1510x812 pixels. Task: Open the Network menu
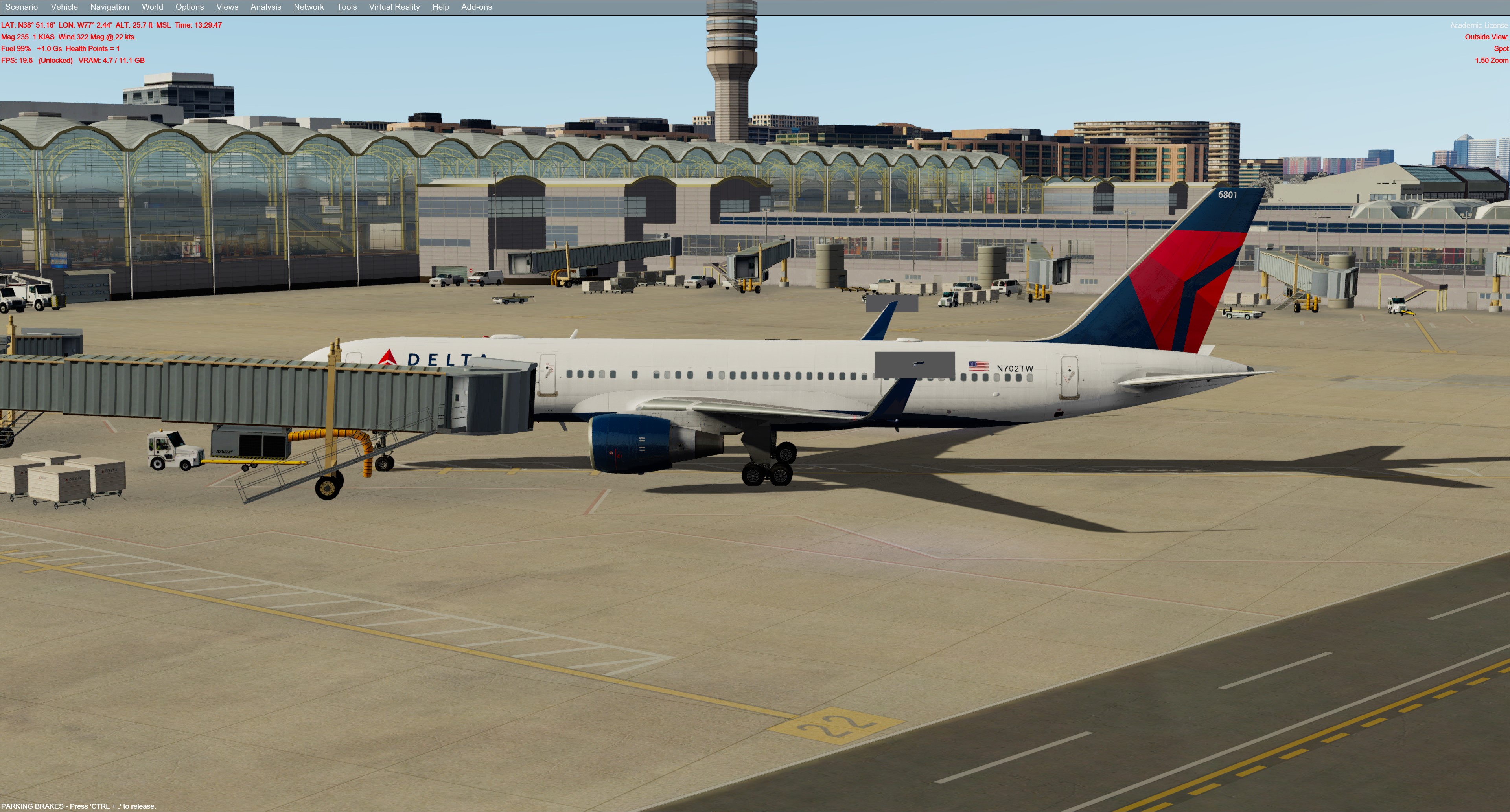(x=309, y=7)
